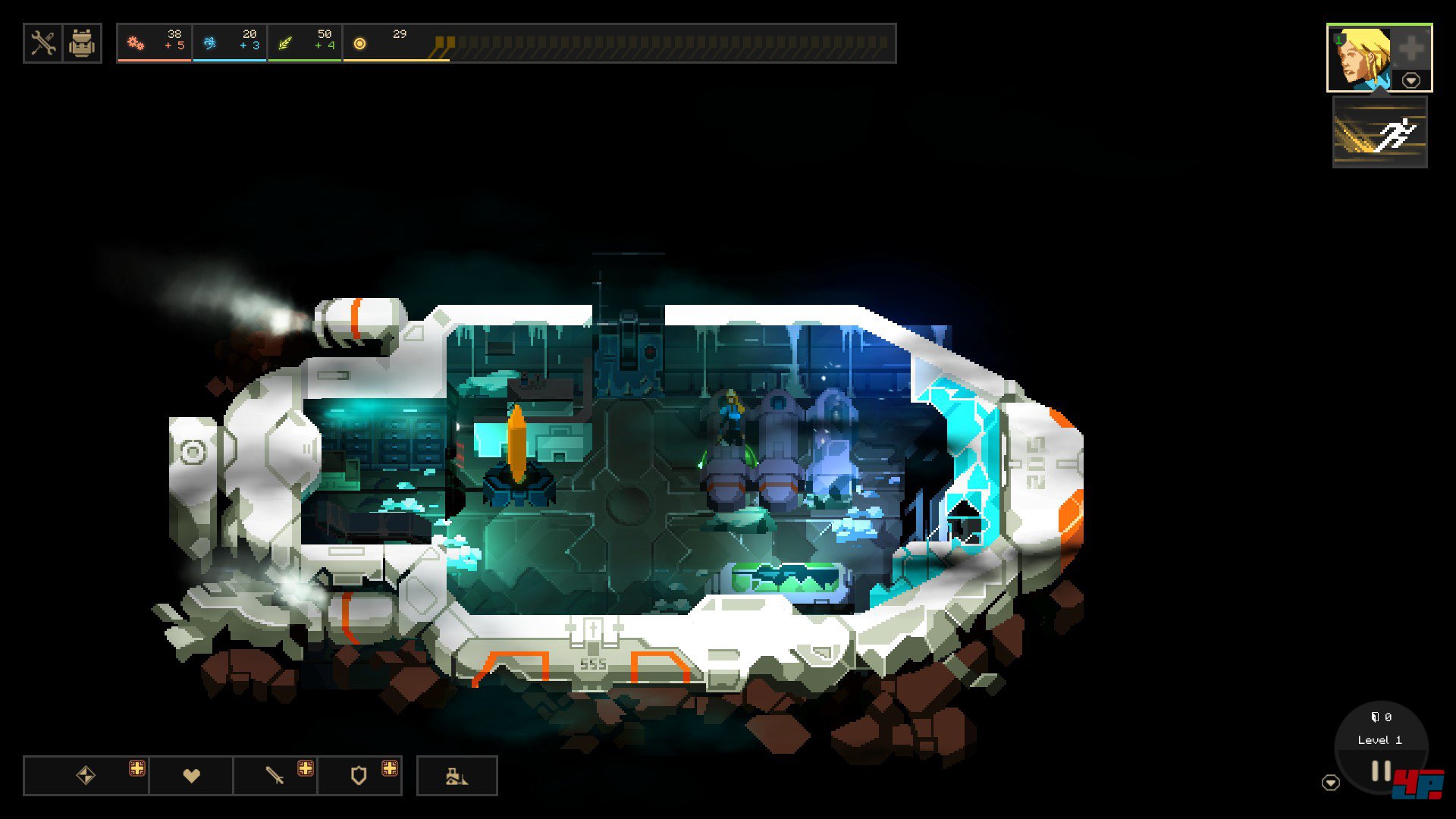Screen dimensions: 1456x819
Task: Activate the bulldozer demolish tool
Action: coord(457,776)
